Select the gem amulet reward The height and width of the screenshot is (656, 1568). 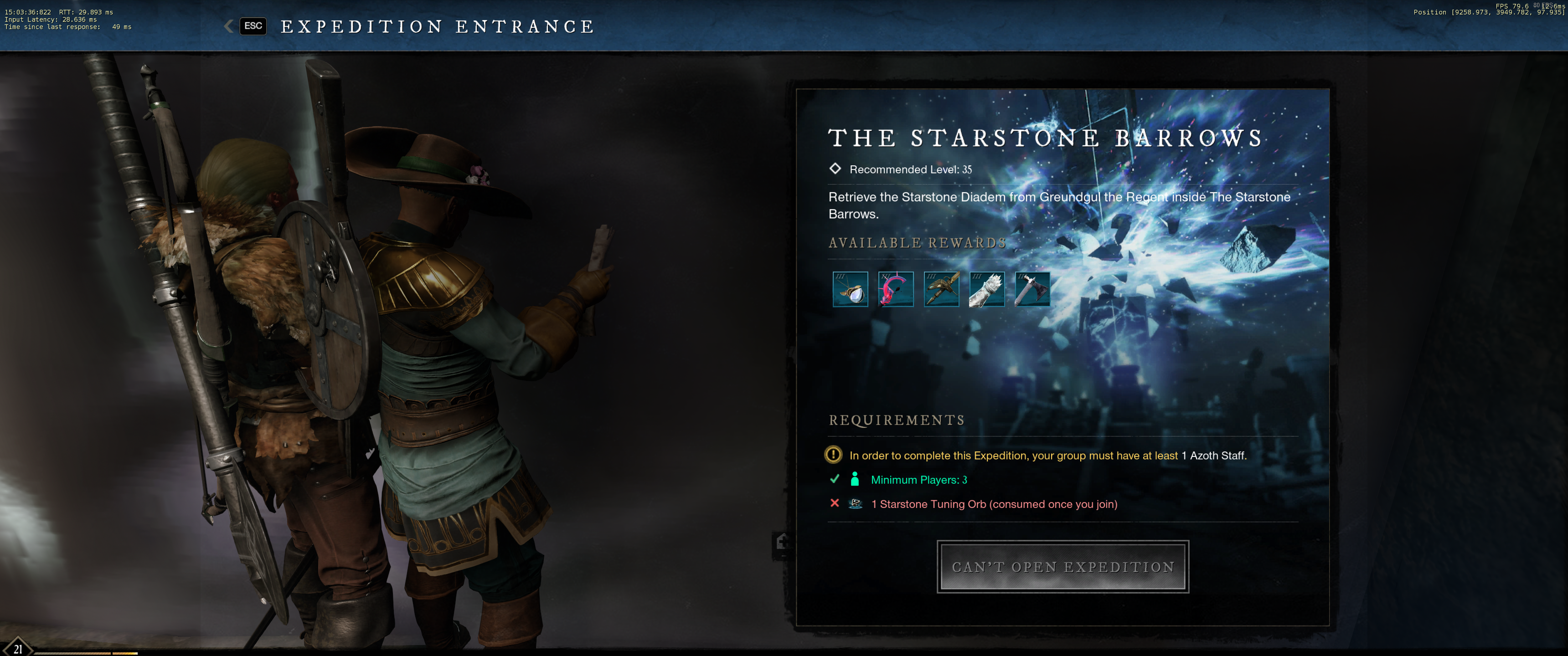pyautogui.click(x=850, y=289)
